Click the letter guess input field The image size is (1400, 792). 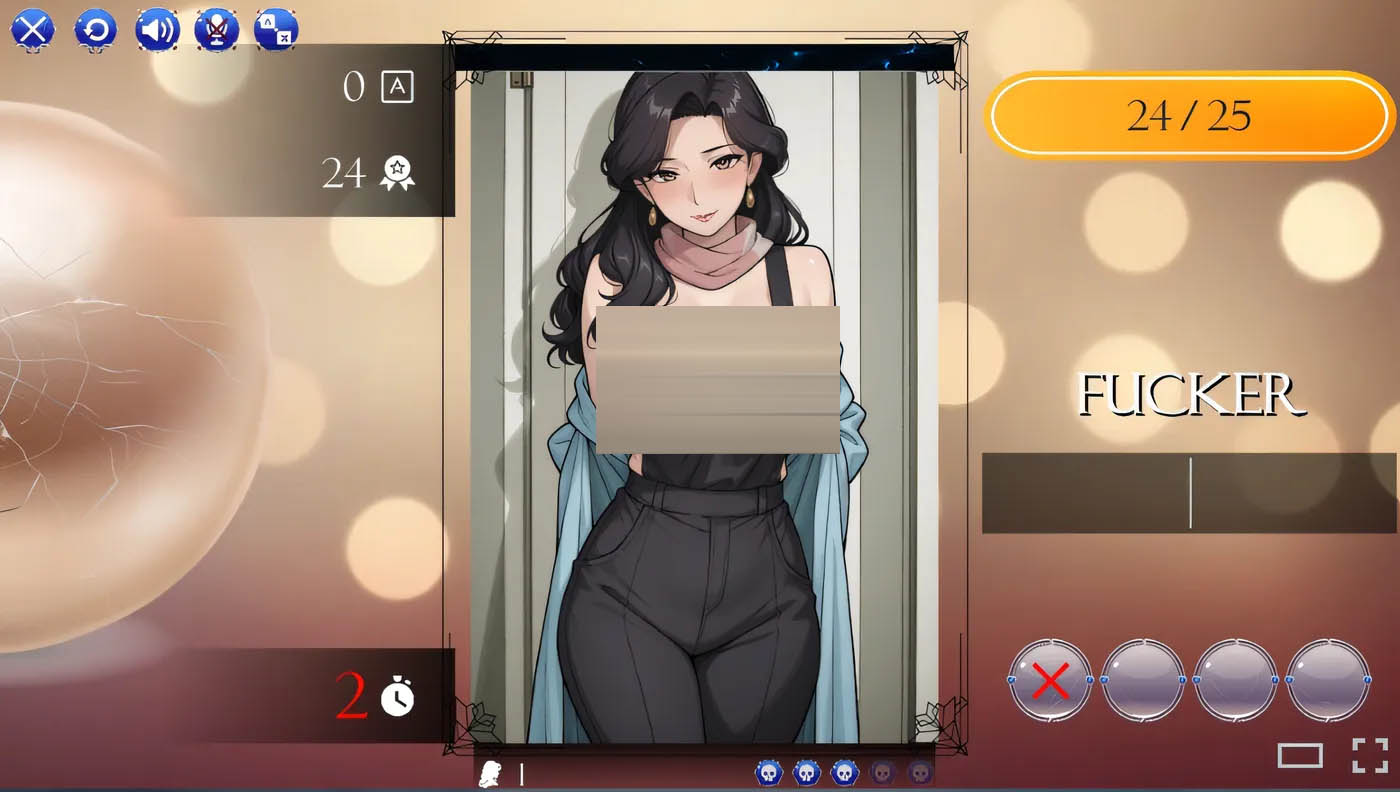[x=1190, y=490]
